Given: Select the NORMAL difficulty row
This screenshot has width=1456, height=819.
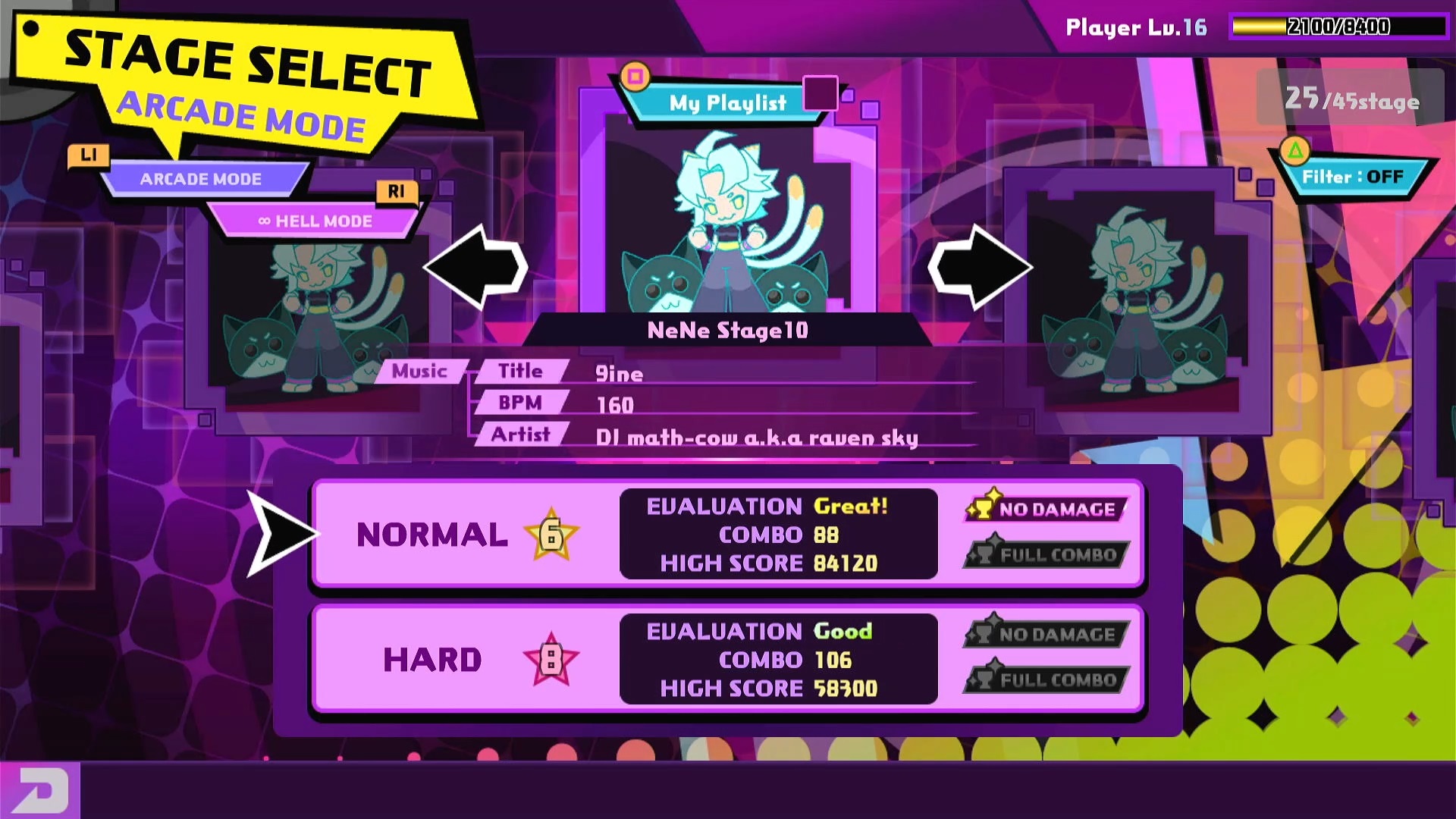Looking at the screenshot, I should (726, 534).
